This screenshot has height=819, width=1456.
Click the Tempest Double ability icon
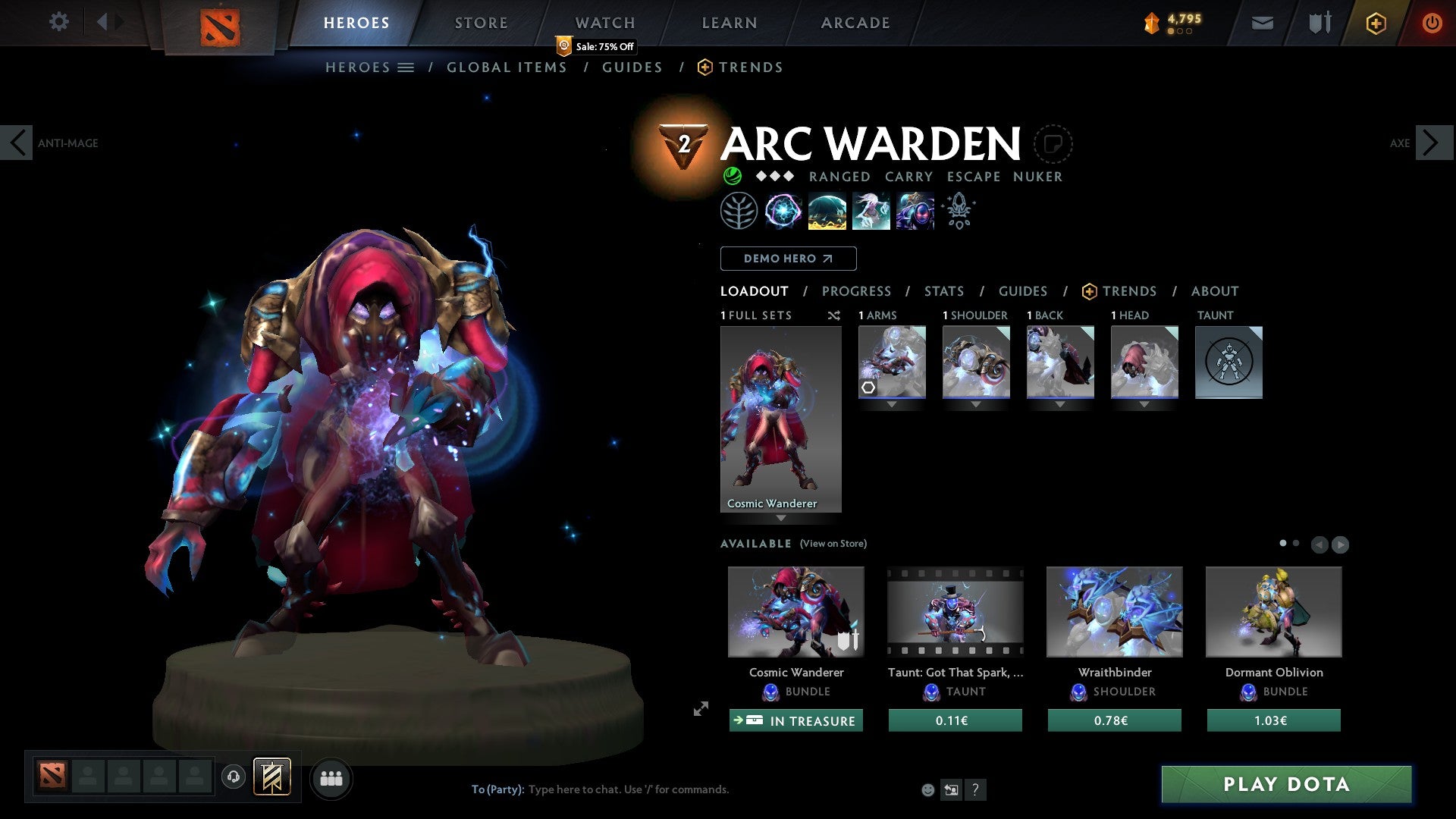pyautogui.click(x=915, y=211)
